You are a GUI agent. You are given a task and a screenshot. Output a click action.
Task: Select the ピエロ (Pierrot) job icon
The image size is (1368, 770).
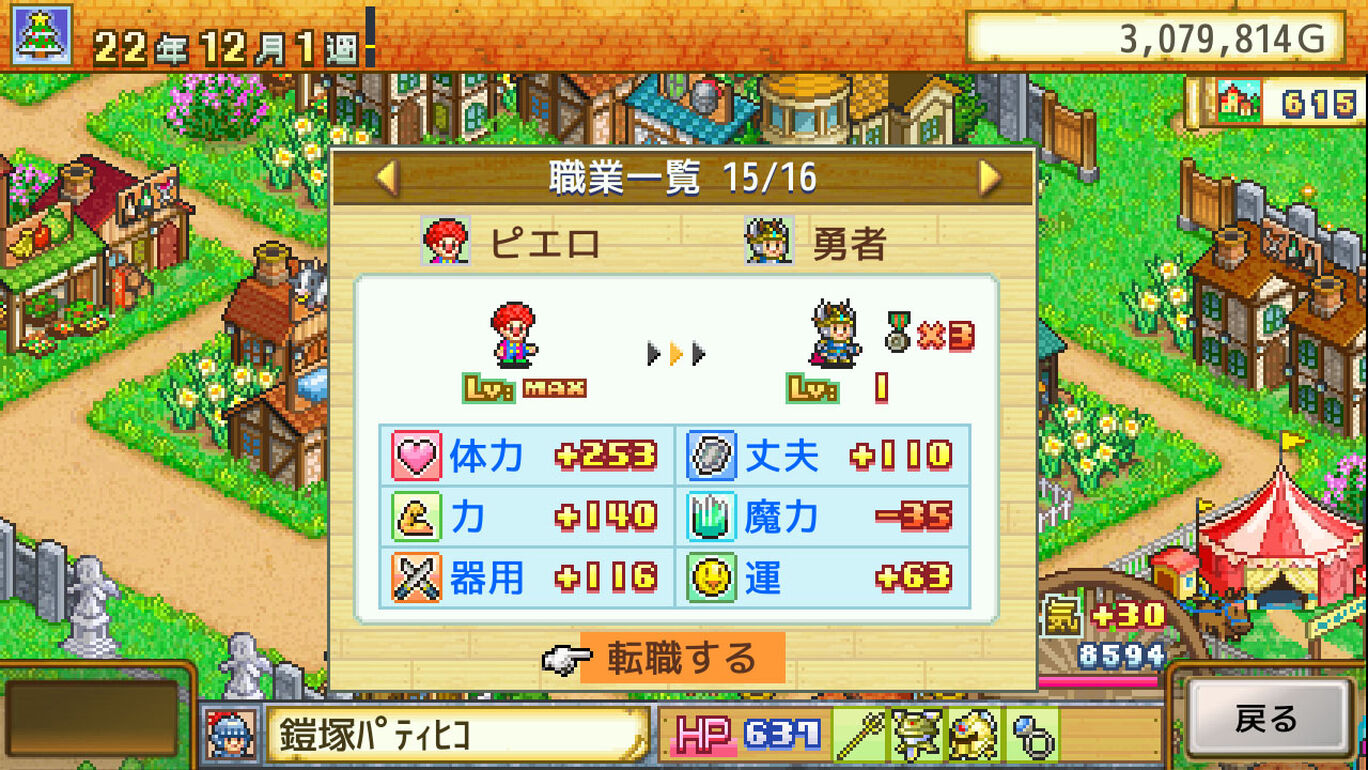click(x=447, y=240)
